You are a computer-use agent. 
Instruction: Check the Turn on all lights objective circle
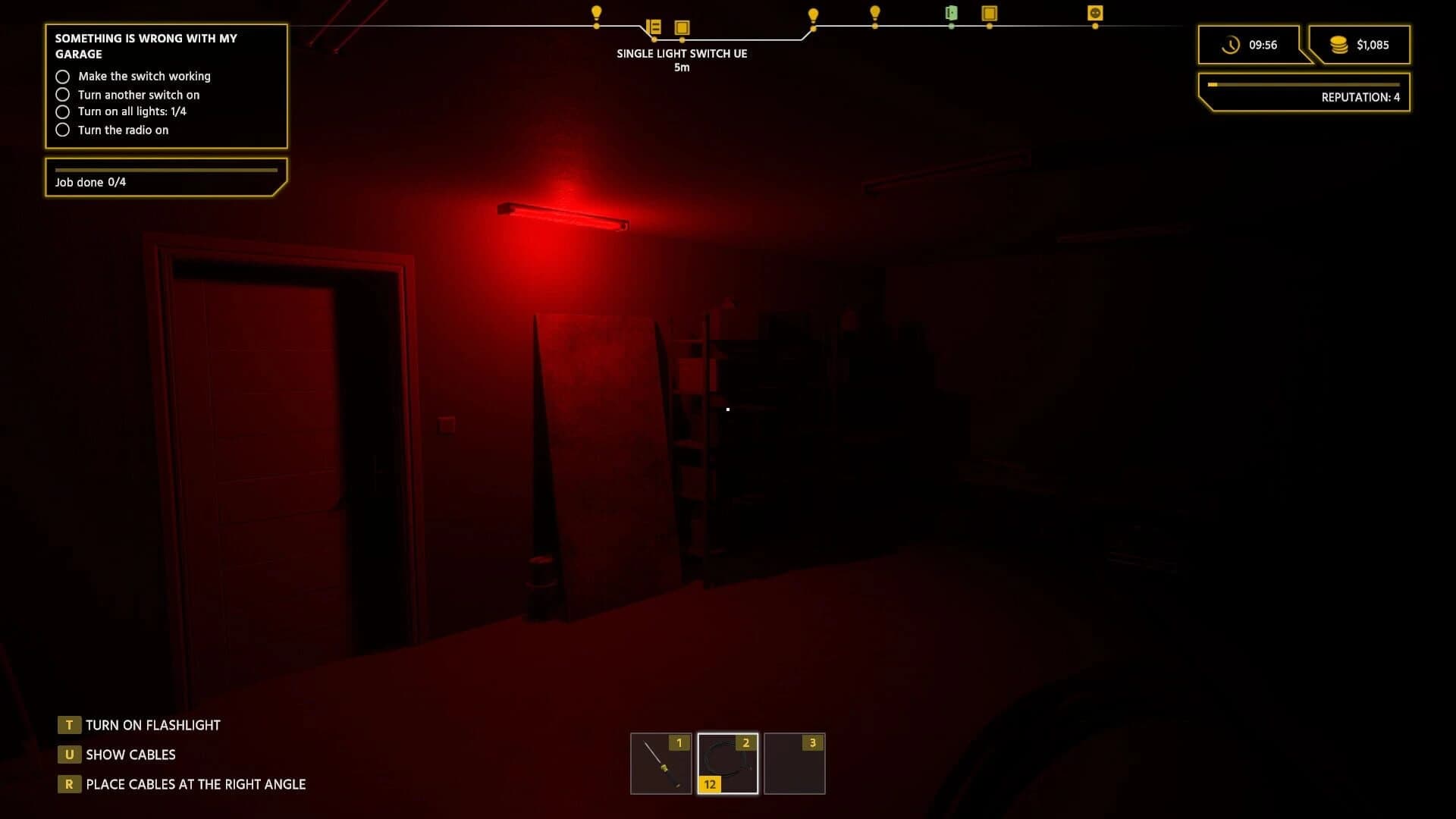(x=63, y=111)
